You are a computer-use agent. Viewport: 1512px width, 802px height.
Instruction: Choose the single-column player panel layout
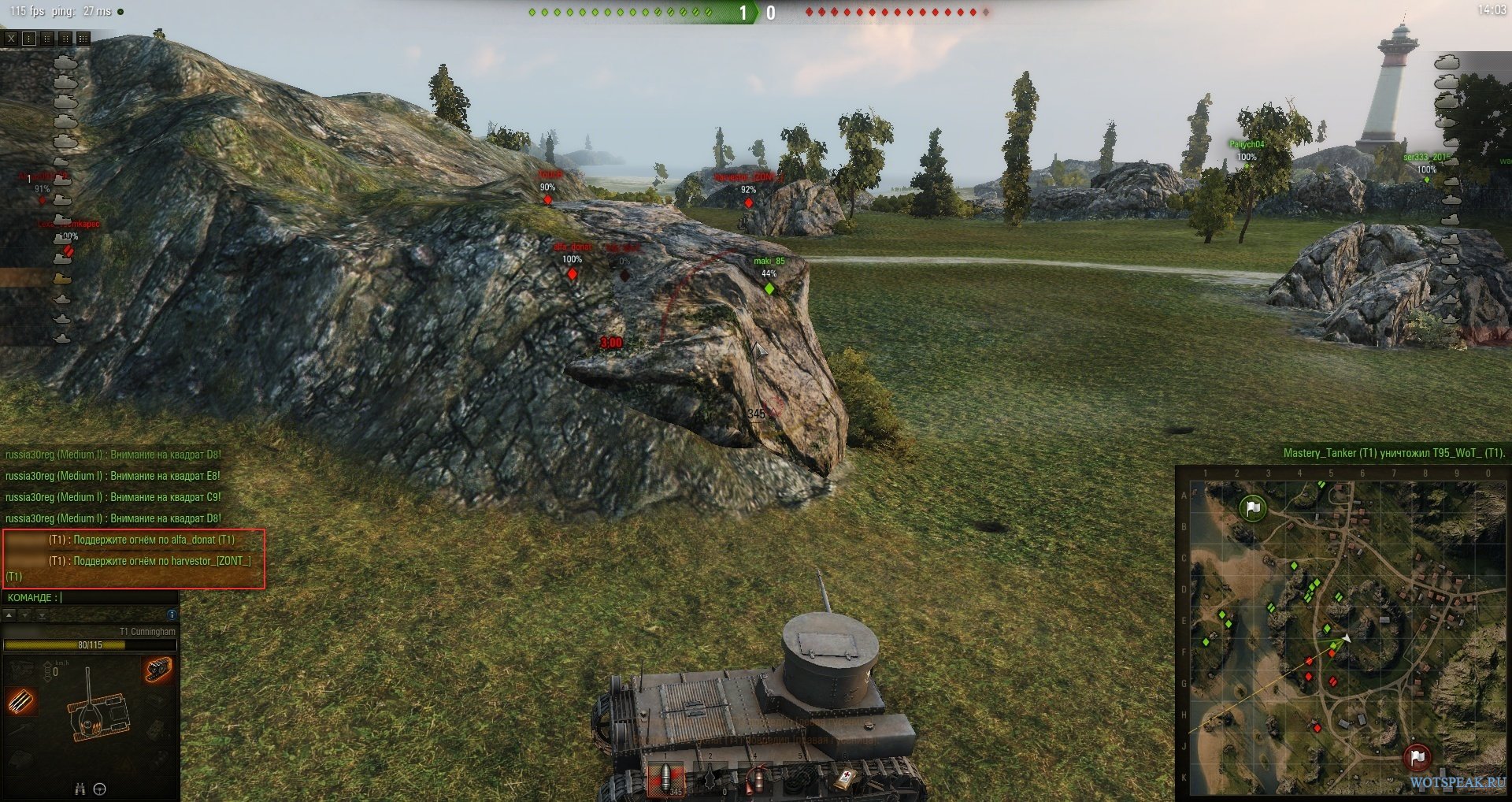[x=29, y=38]
